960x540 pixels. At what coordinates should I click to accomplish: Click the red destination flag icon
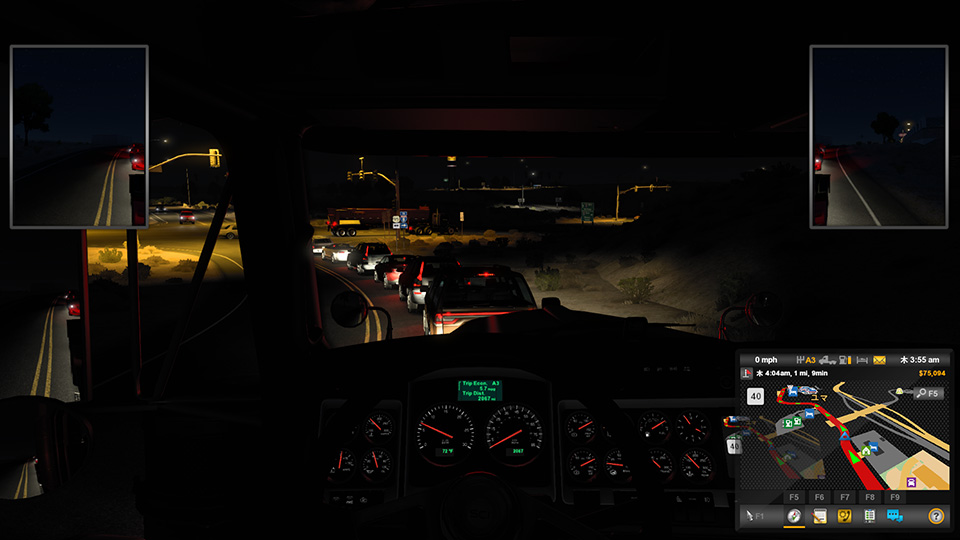[x=746, y=374]
